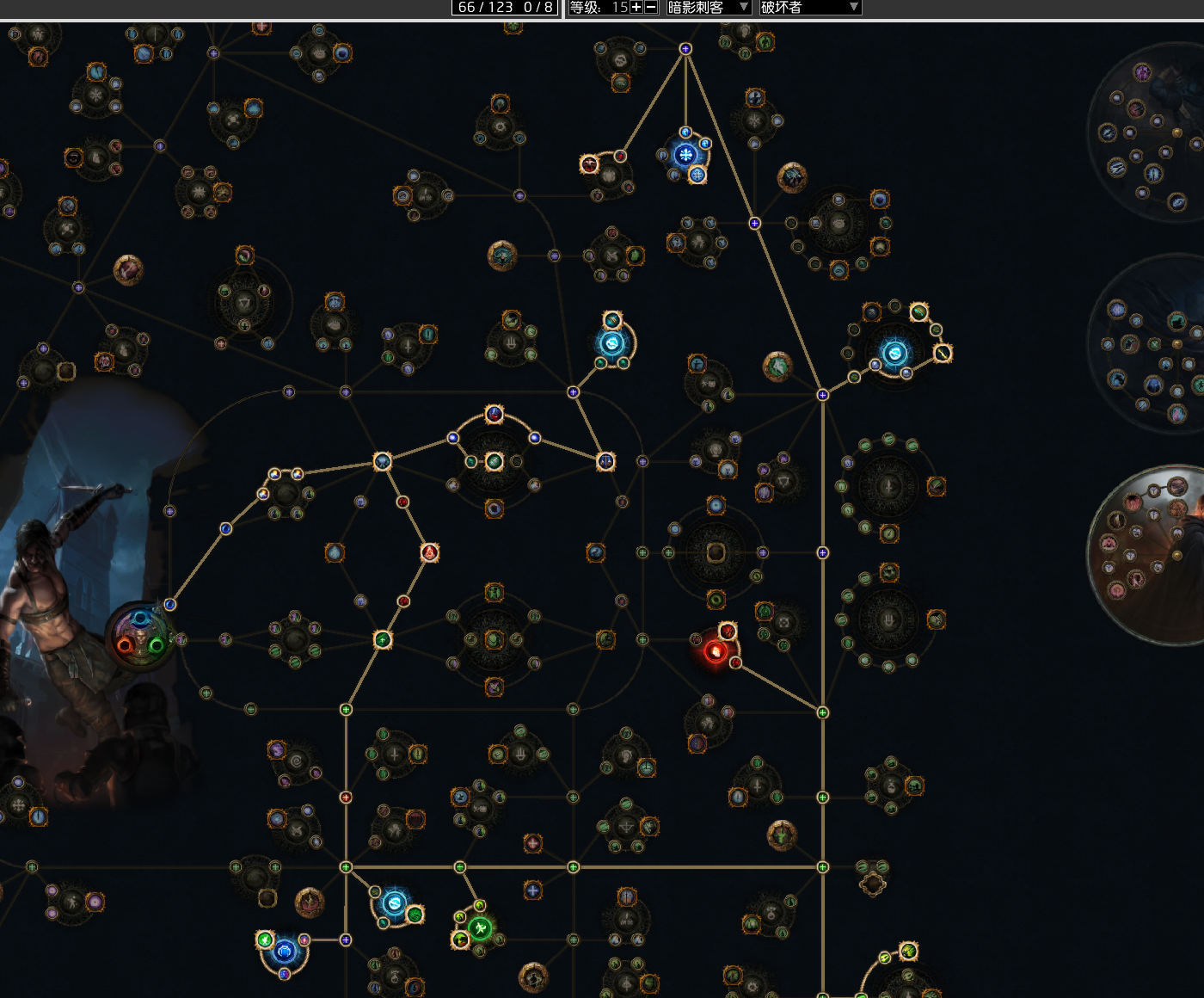Viewport: 1204px width, 998px height.
Task: Select the three-orb class start node
Action: point(141,637)
